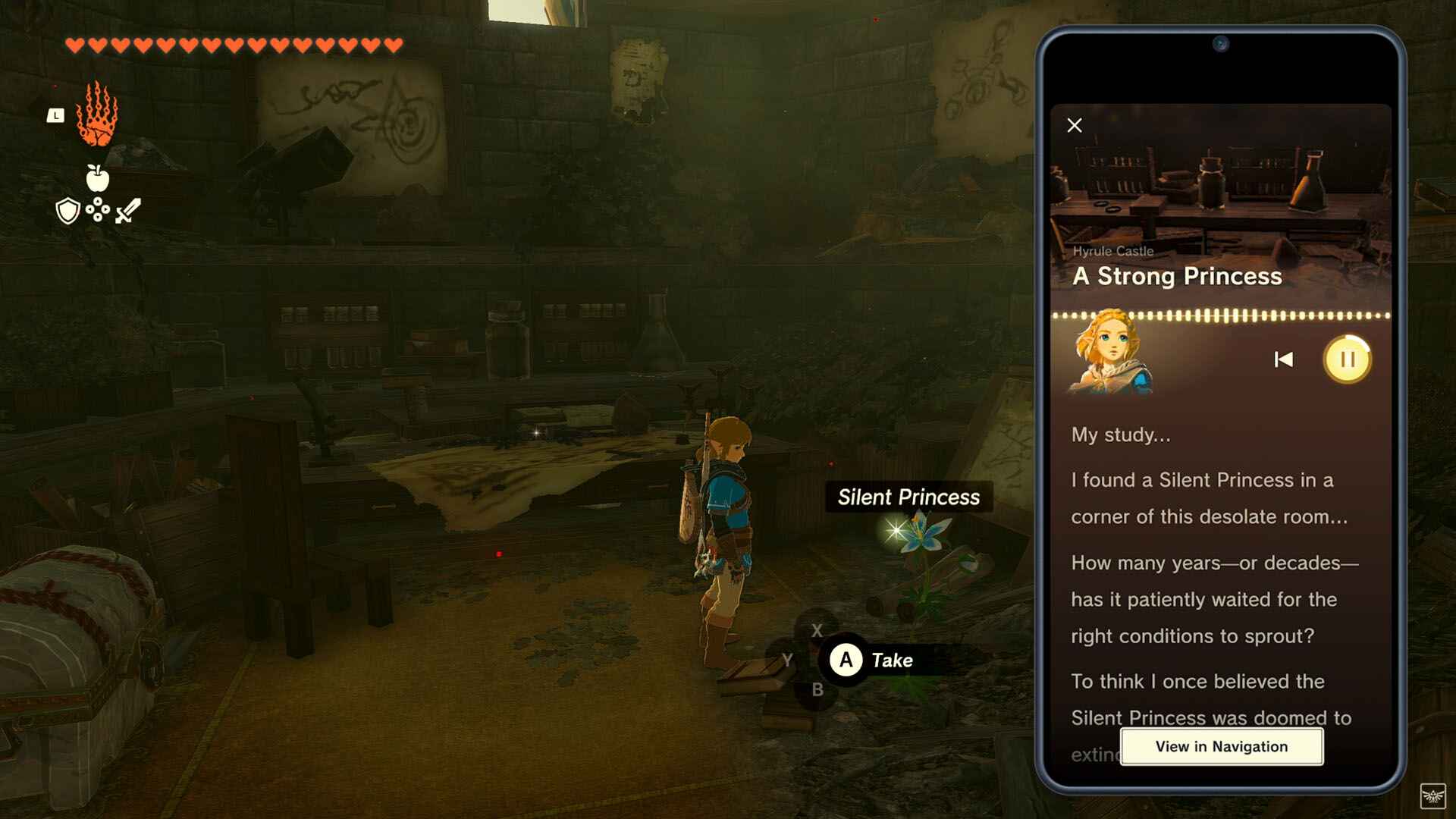Click the B button prompt on screen

click(x=818, y=690)
